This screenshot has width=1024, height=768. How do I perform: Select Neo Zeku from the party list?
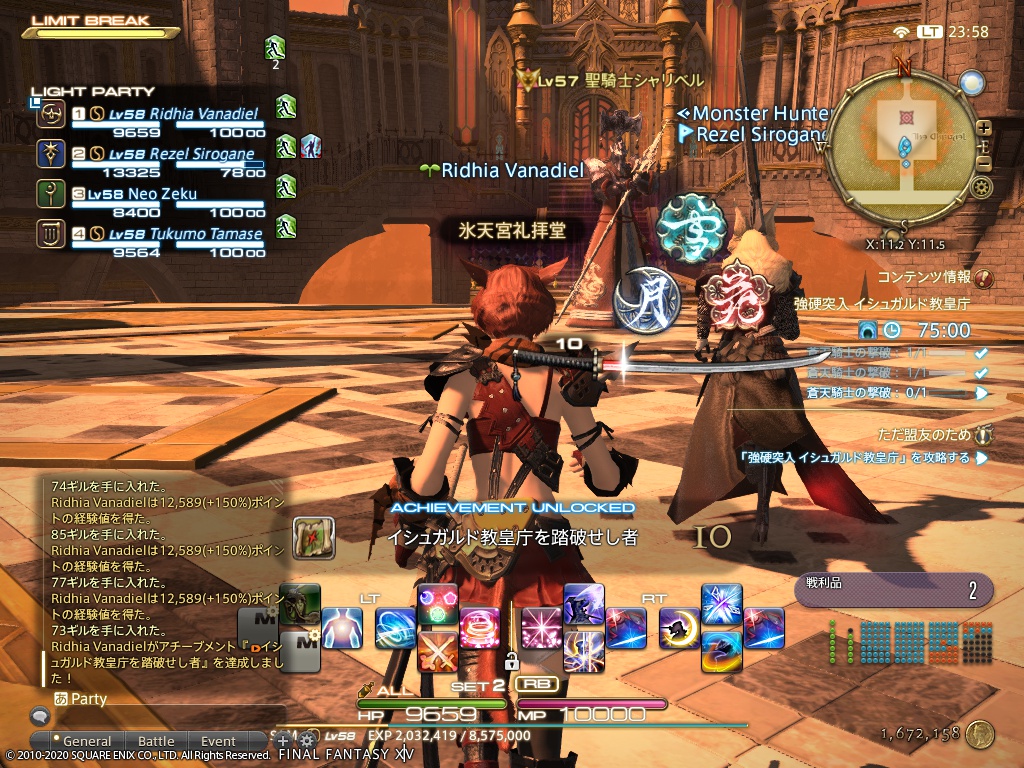(x=160, y=194)
